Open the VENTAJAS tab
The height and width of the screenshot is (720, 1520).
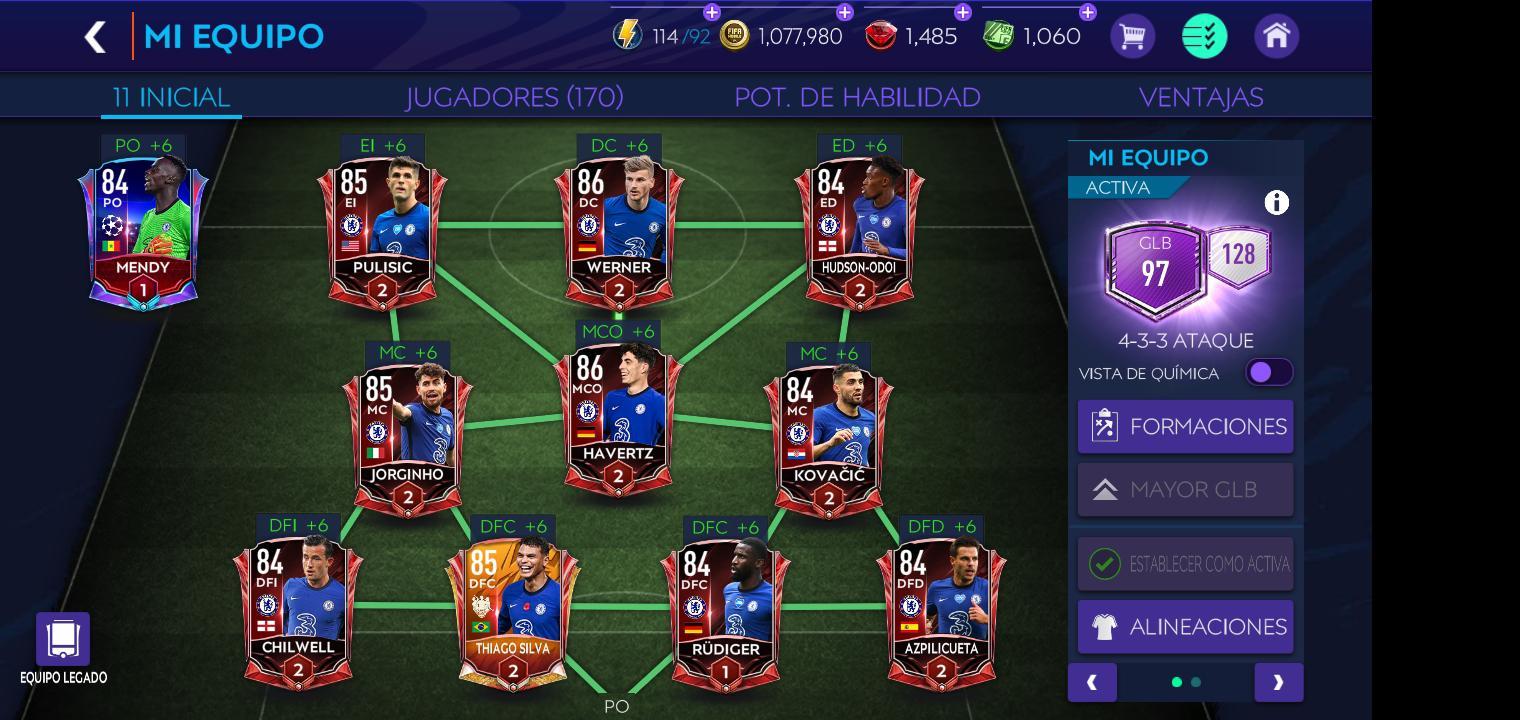coord(1203,97)
